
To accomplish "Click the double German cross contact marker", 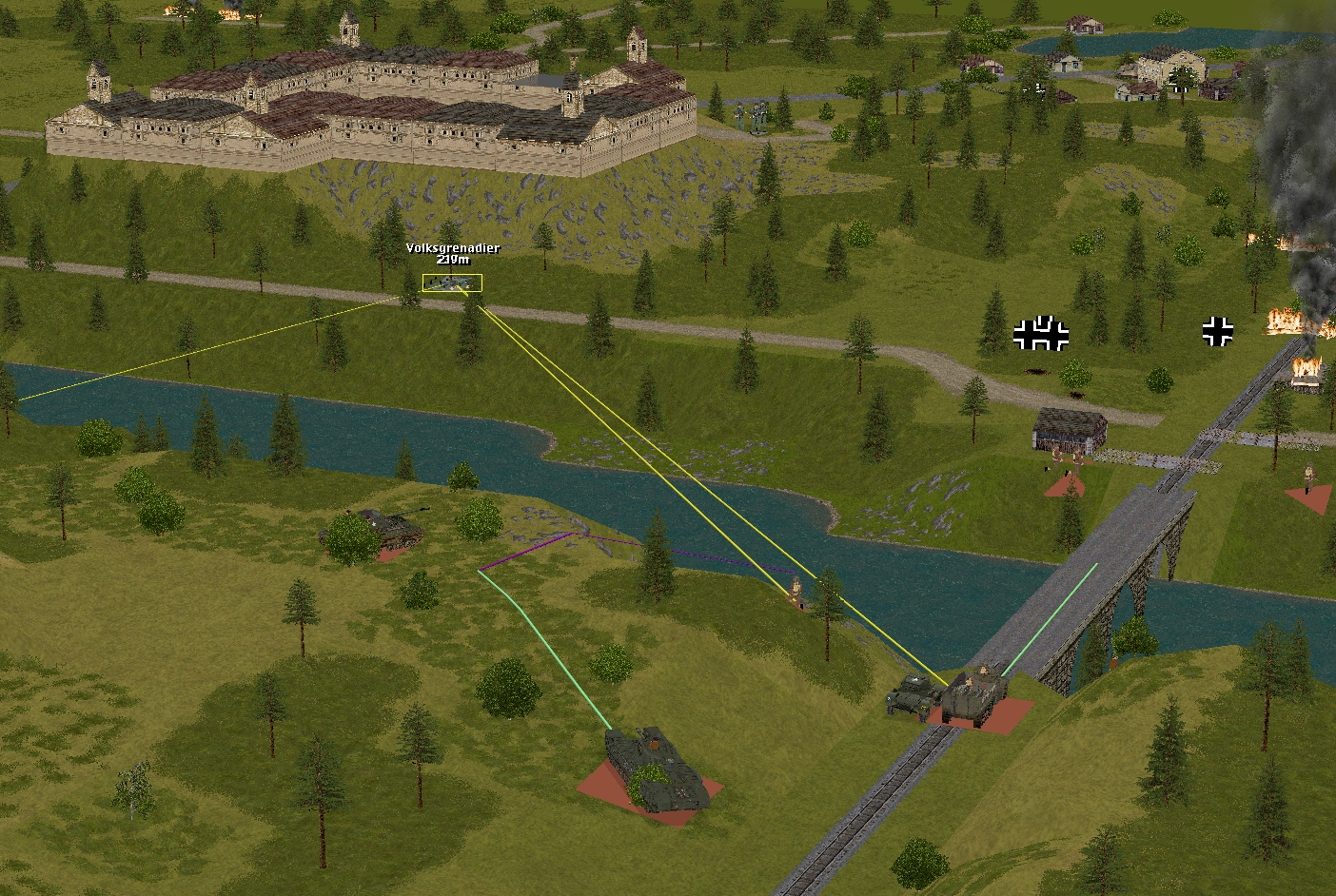I will coord(1040,334).
